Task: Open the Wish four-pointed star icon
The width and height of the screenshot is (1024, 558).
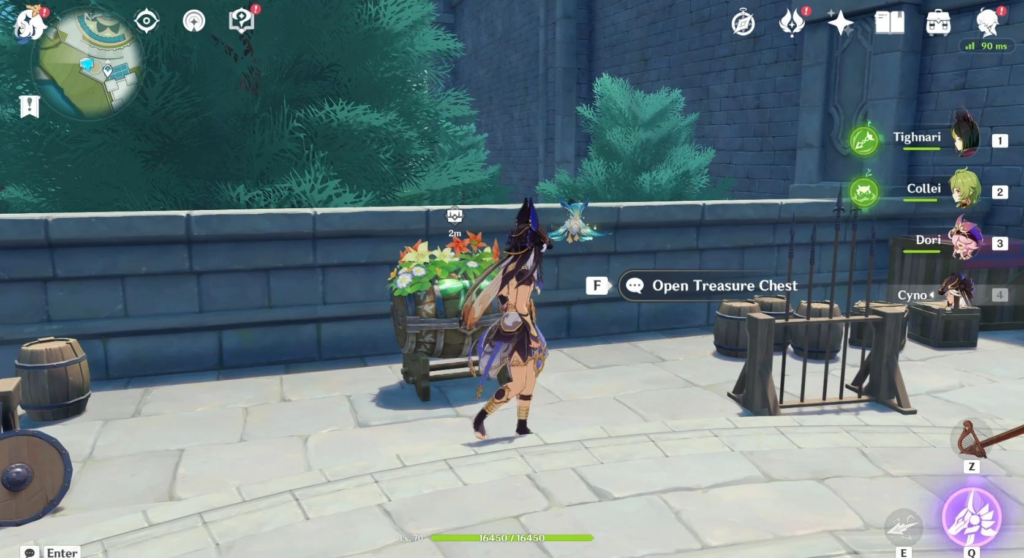Action: tap(840, 22)
